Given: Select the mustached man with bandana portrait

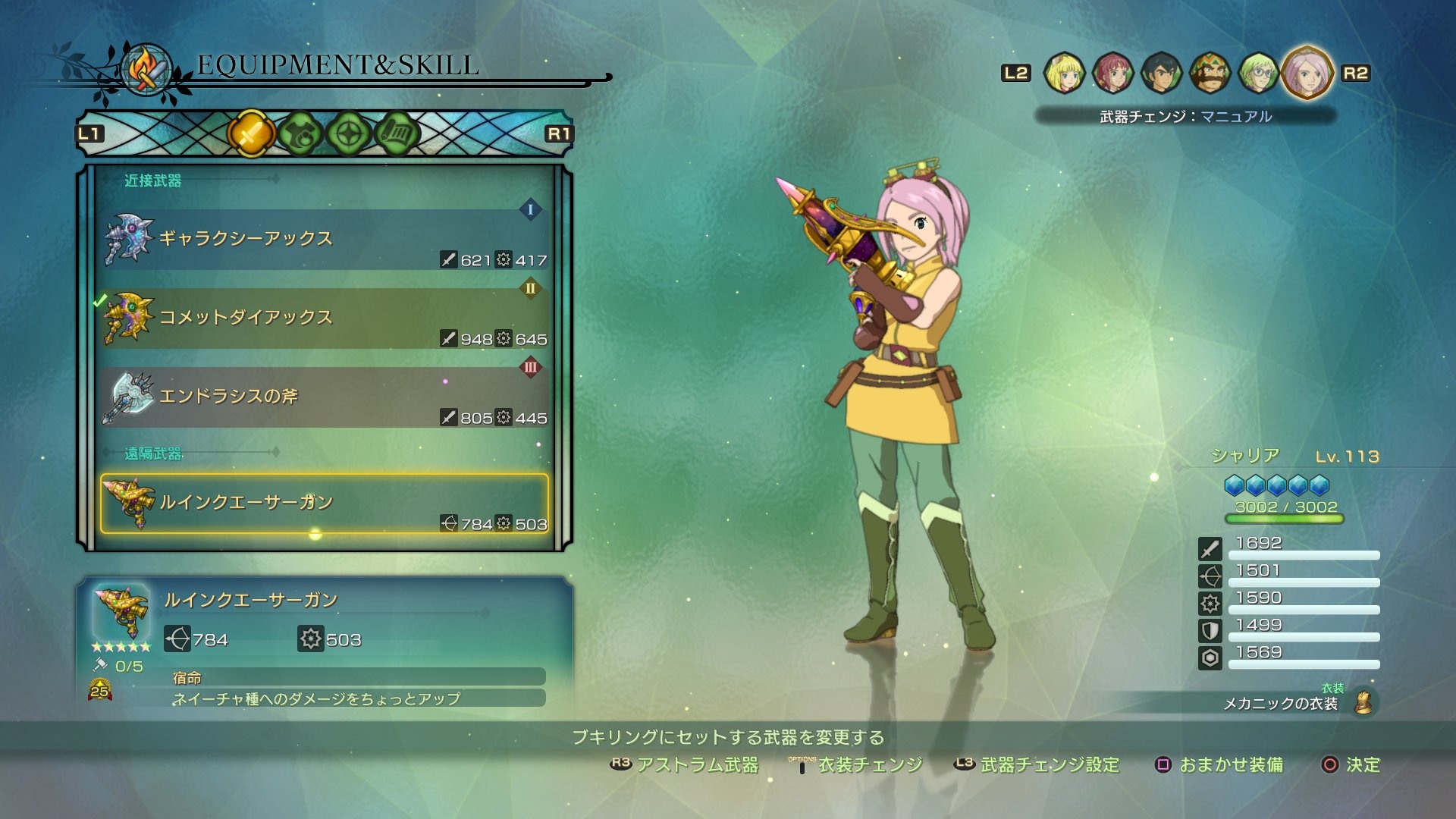Looking at the screenshot, I should 1210,74.
